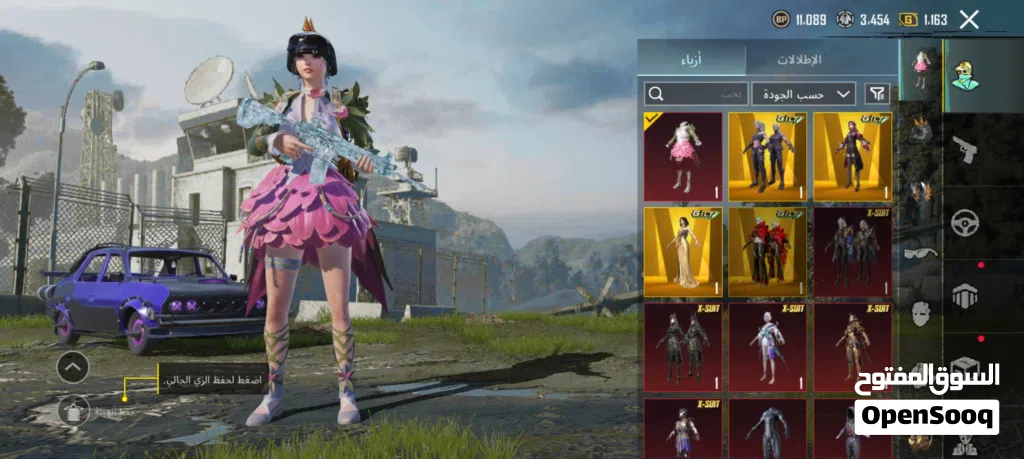Click the outfit search field
Viewport: 1024px width, 459px height.
pos(696,94)
